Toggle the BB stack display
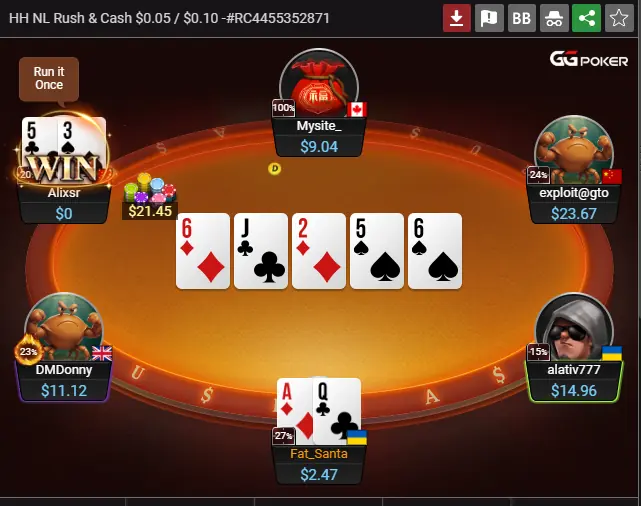Viewport: 641px width, 506px height. (x=521, y=18)
